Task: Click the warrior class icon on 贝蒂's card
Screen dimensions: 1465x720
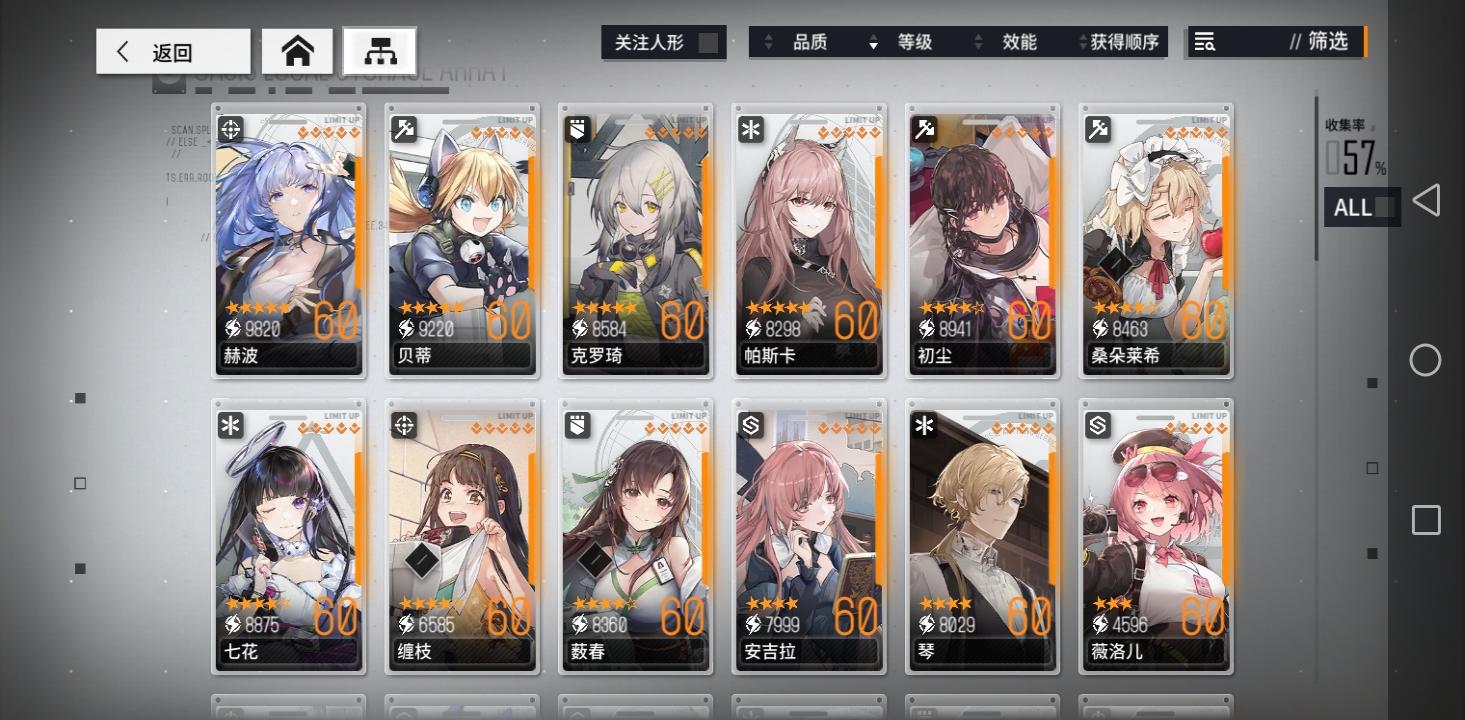Action: point(404,129)
